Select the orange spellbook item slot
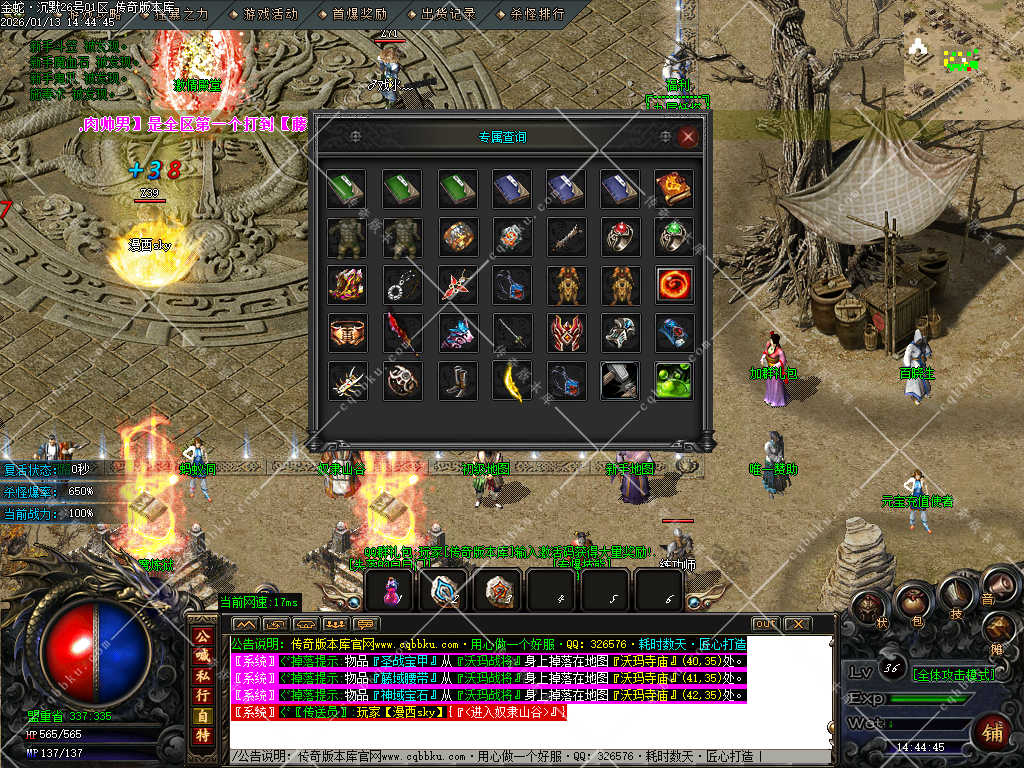Viewport: 1024px width, 768px height. click(x=674, y=188)
